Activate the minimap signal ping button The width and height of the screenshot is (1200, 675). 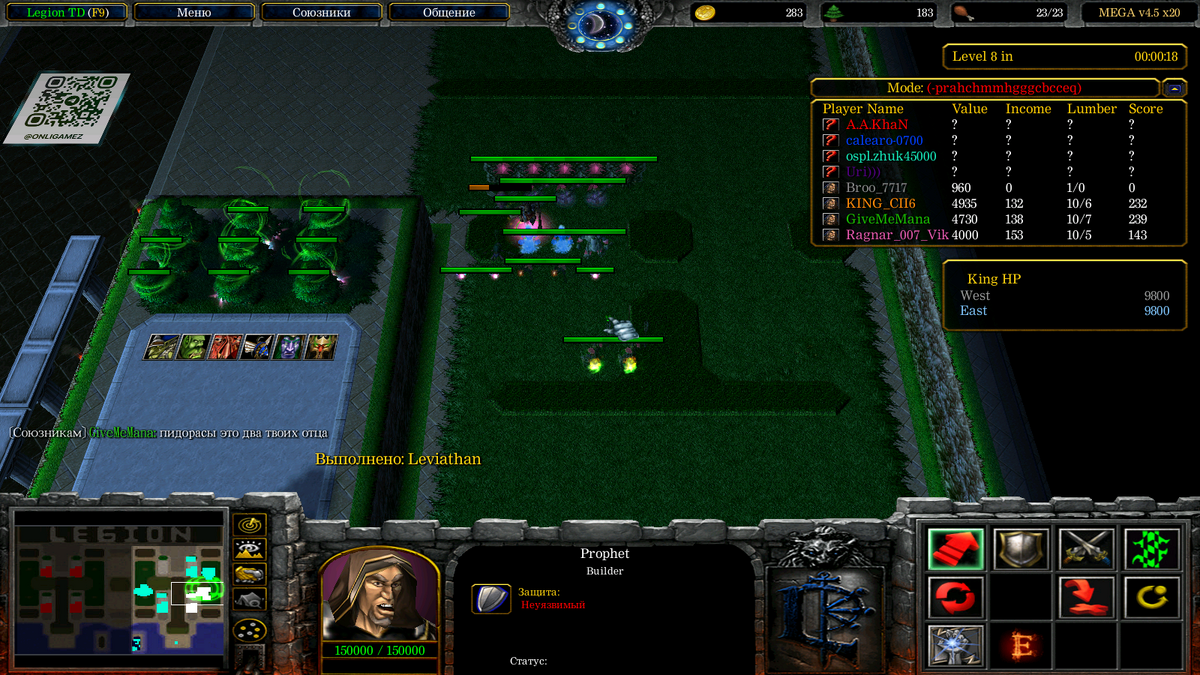click(249, 524)
